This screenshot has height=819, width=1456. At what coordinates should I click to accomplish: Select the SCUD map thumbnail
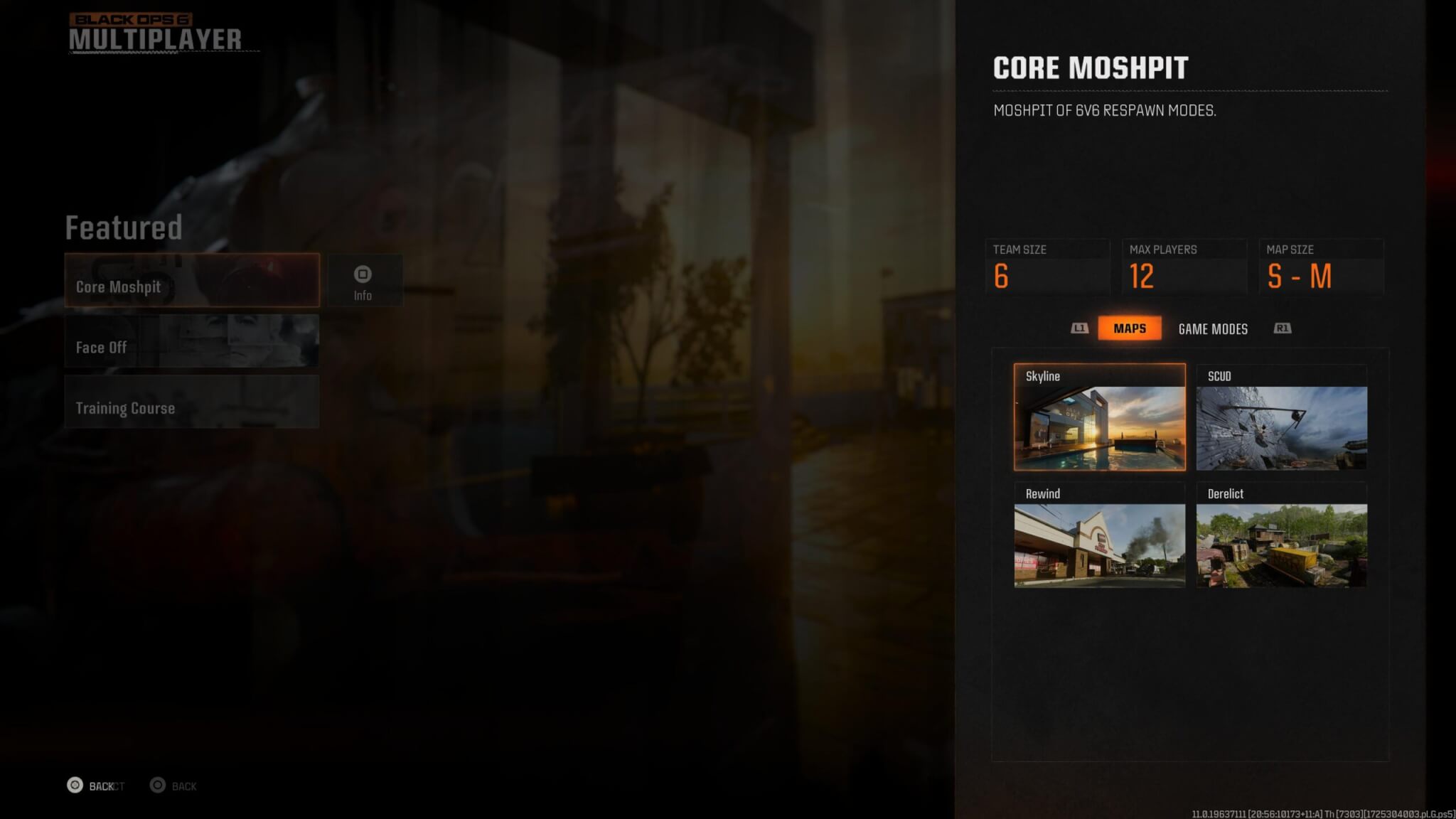click(x=1281, y=417)
